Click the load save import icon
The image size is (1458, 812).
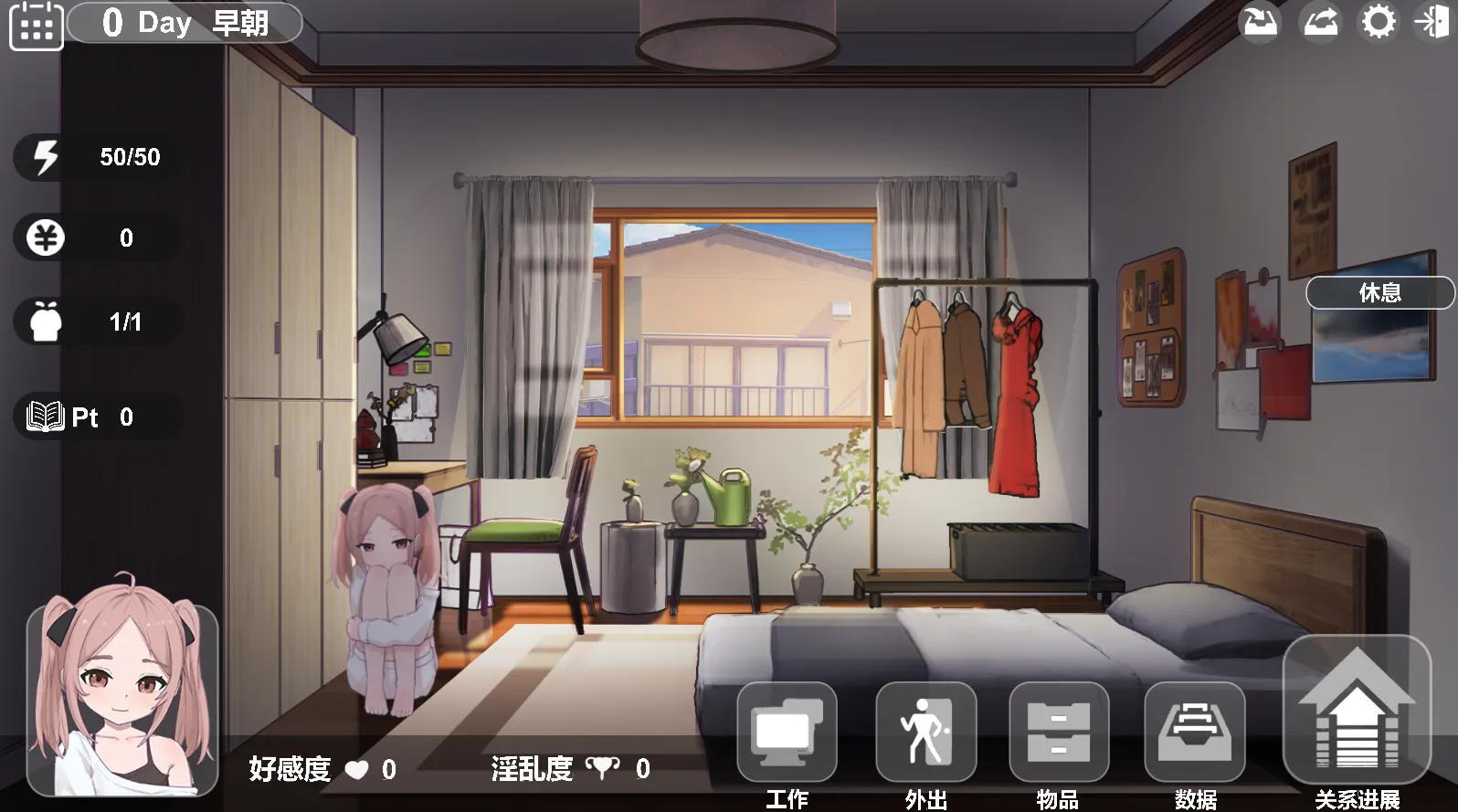click(x=1262, y=23)
